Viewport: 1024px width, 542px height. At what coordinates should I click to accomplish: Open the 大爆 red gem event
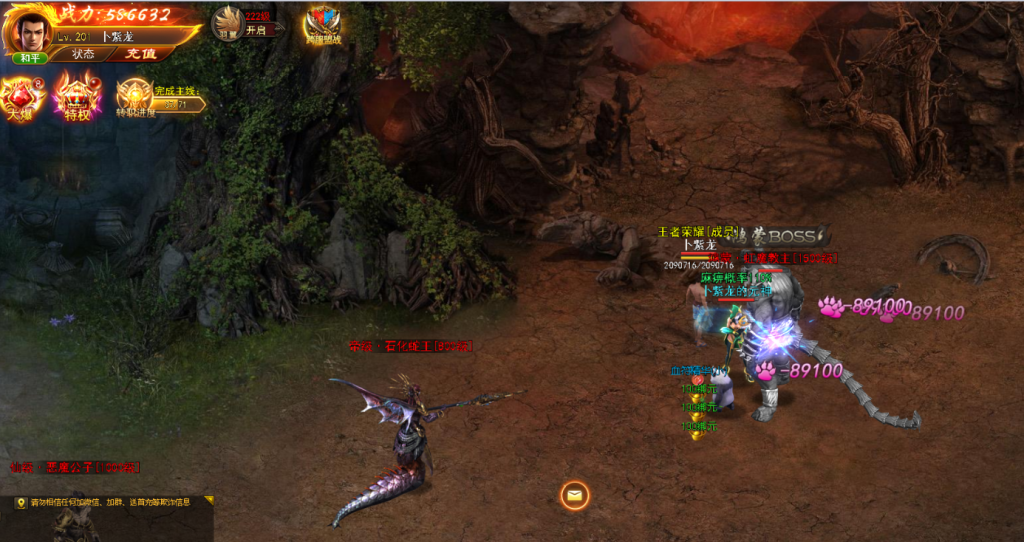(x=21, y=98)
